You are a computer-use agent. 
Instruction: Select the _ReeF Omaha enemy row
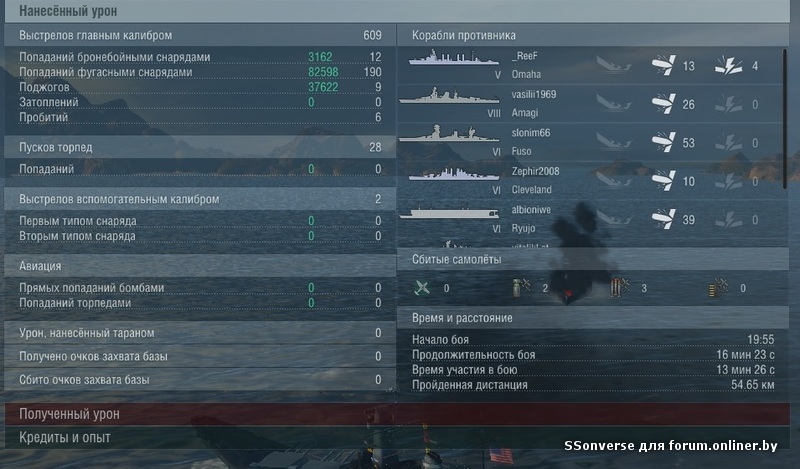[x=590, y=65]
